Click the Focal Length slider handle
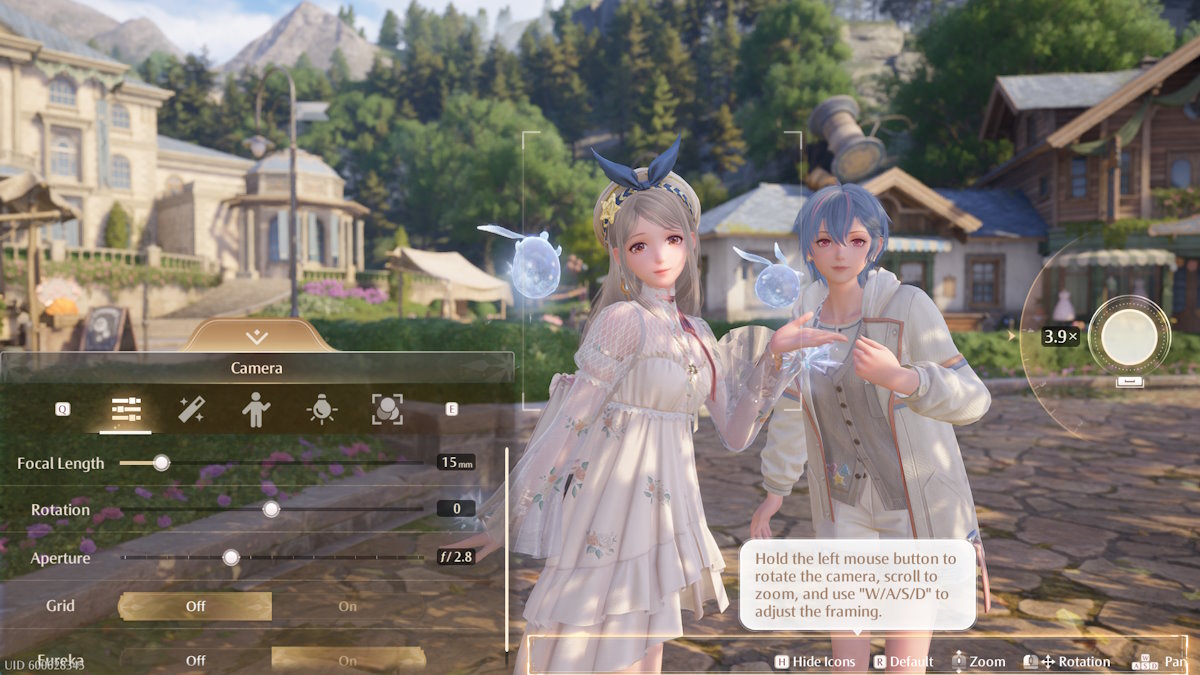This screenshot has width=1200, height=675. pos(161,463)
